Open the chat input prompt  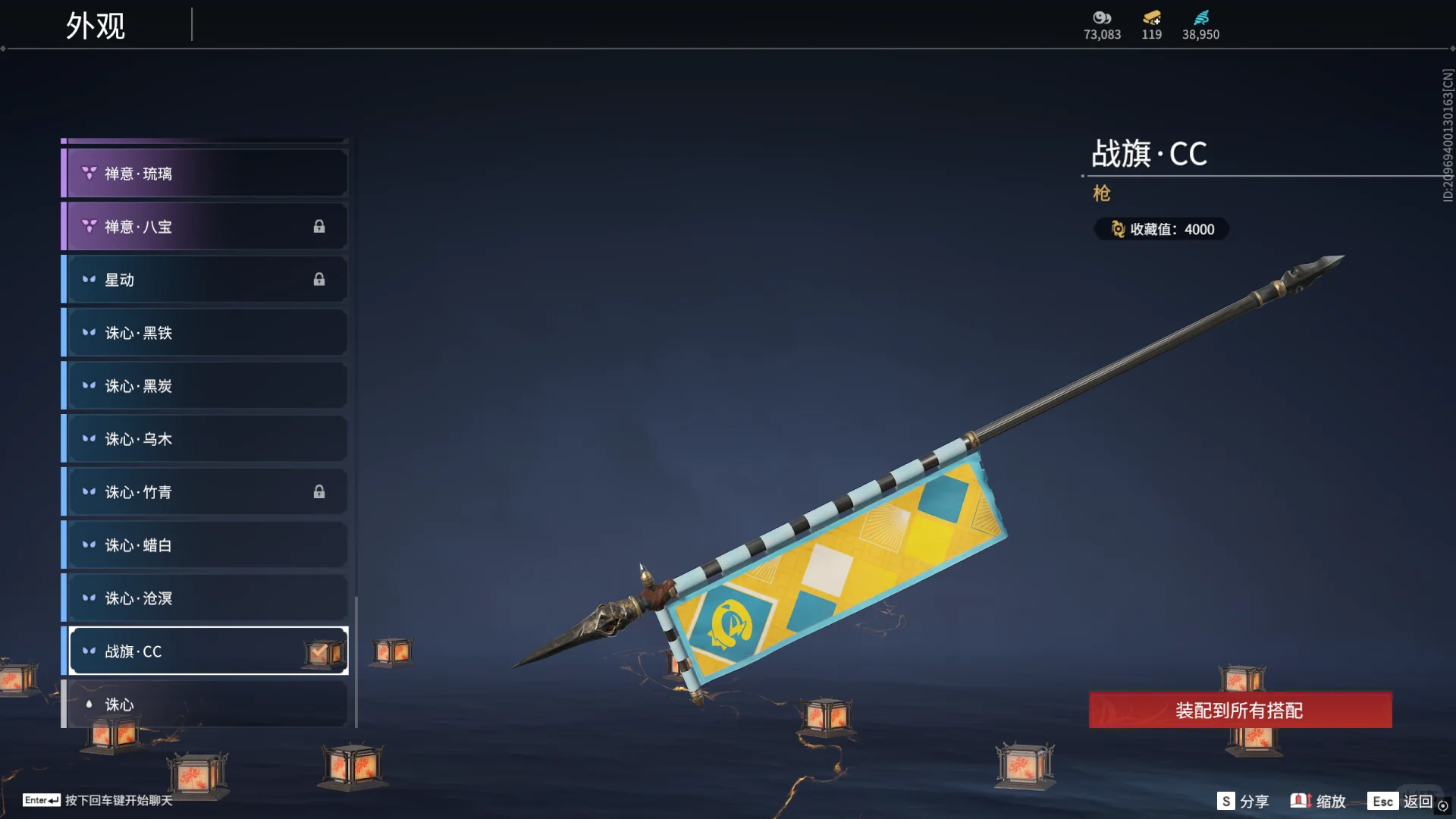(x=99, y=800)
